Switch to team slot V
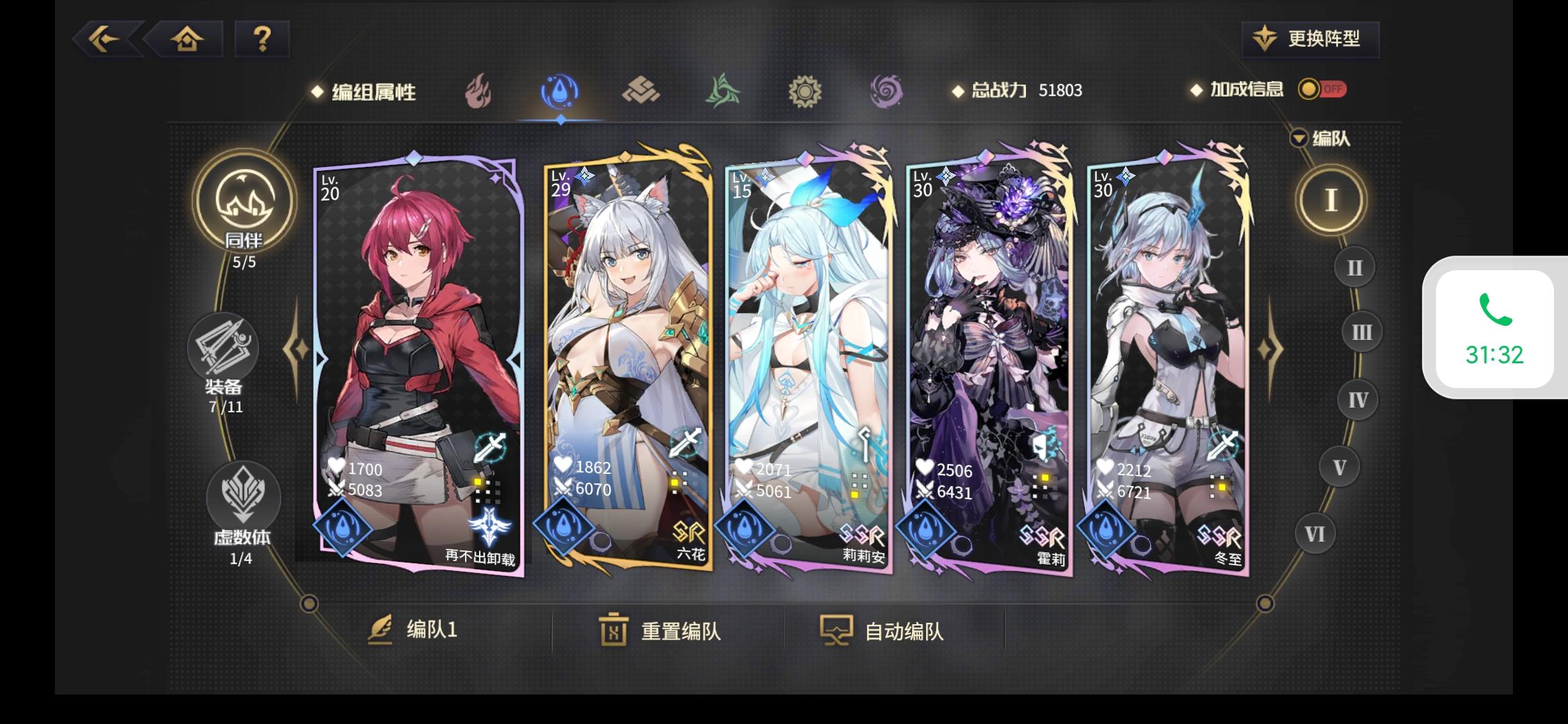This screenshot has height=724, width=1568. point(1340,467)
